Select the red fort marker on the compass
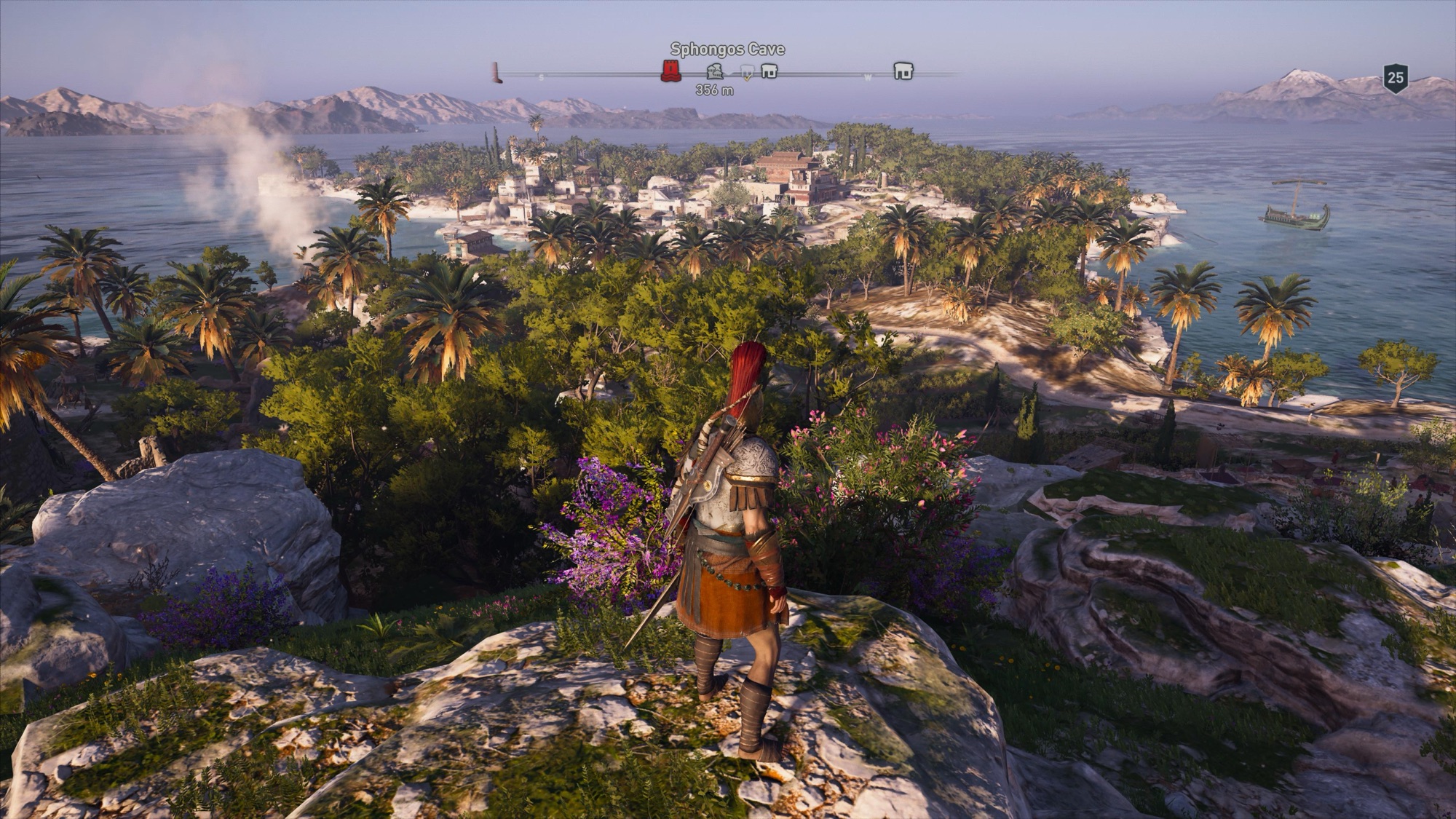The image size is (1456, 819). (670, 71)
